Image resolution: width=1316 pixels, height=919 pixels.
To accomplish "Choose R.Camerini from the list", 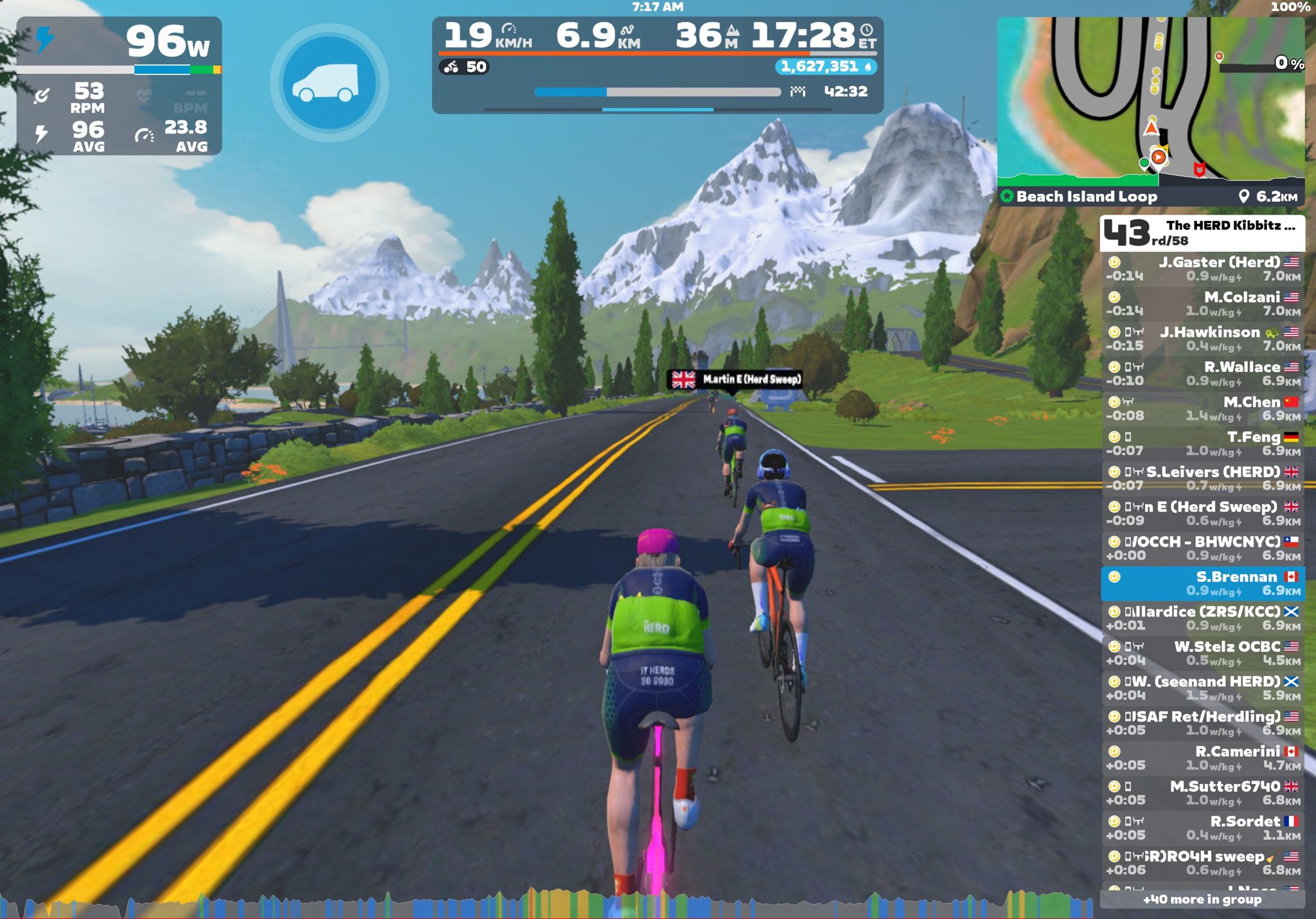I will tap(1202, 758).
